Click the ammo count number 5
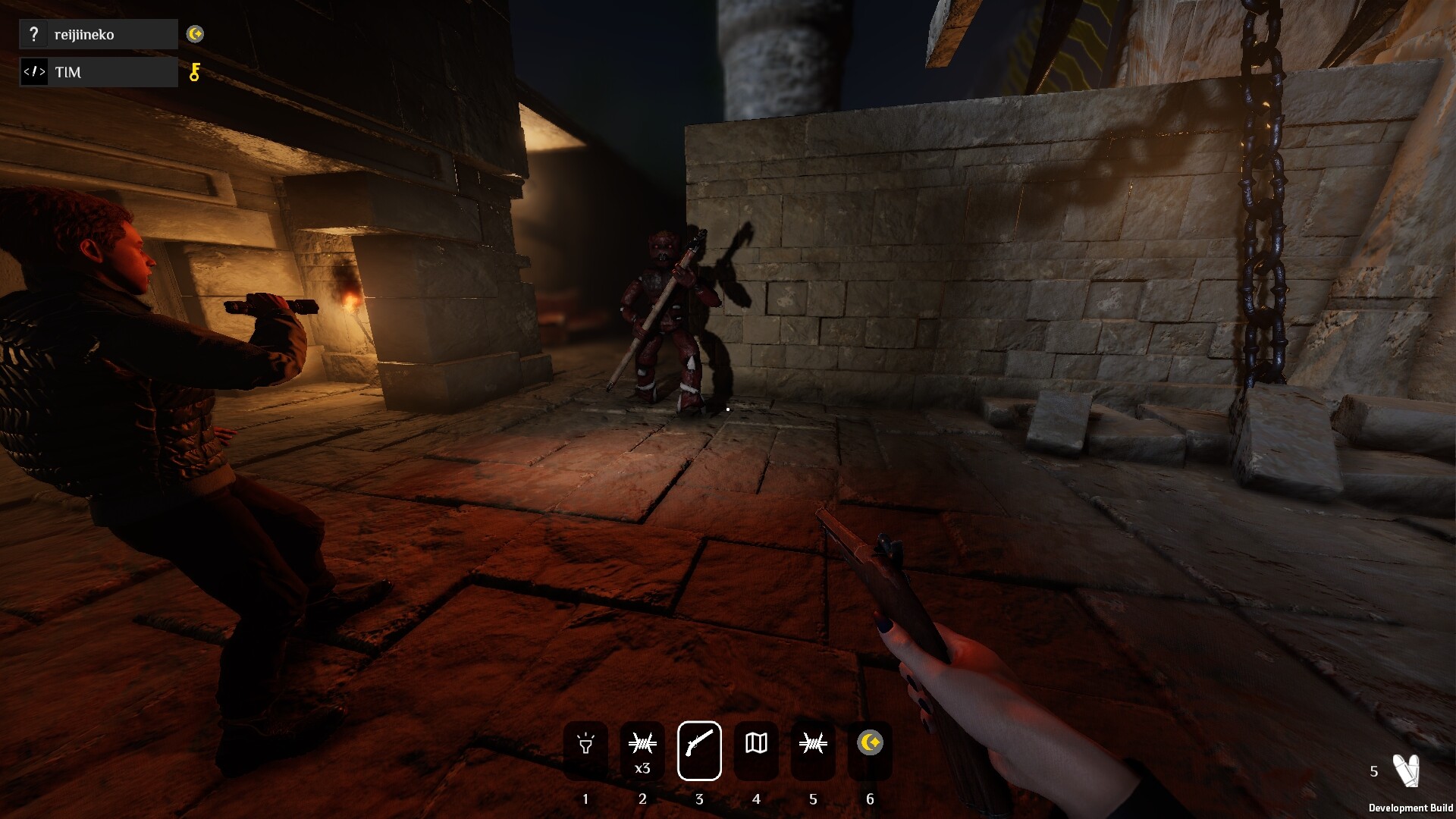The image size is (1456, 819). coord(1373,770)
